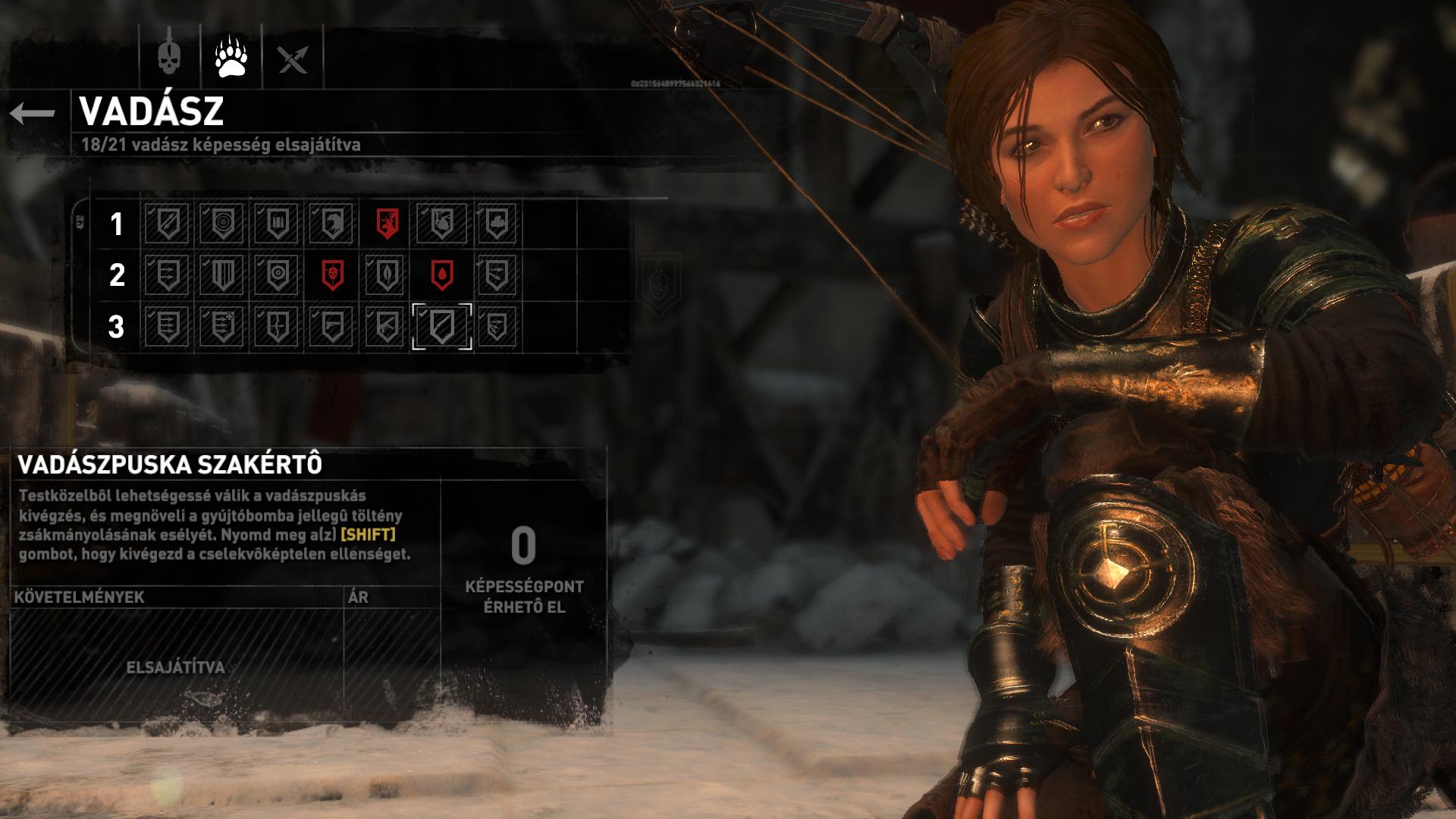Screen dimensions: 1456x819
Task: Select the leaf skill icon
Action: (x=387, y=275)
